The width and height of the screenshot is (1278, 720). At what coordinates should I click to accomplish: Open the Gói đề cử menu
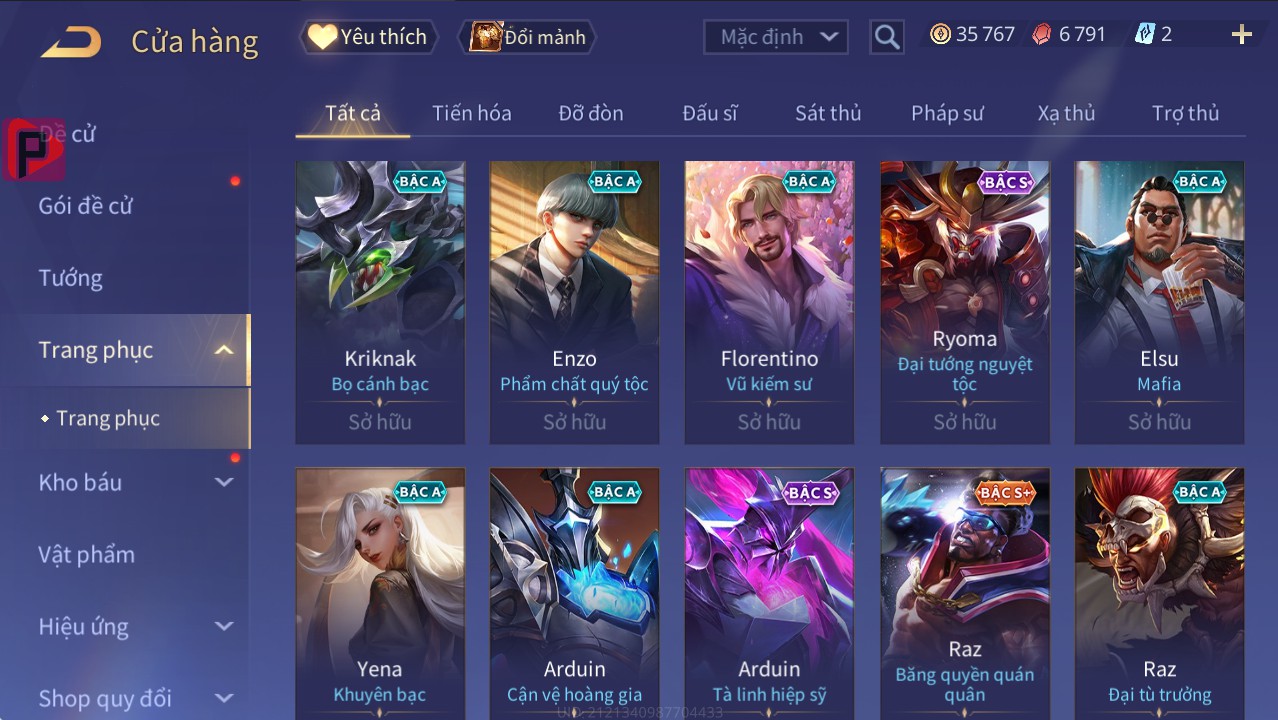[86, 206]
